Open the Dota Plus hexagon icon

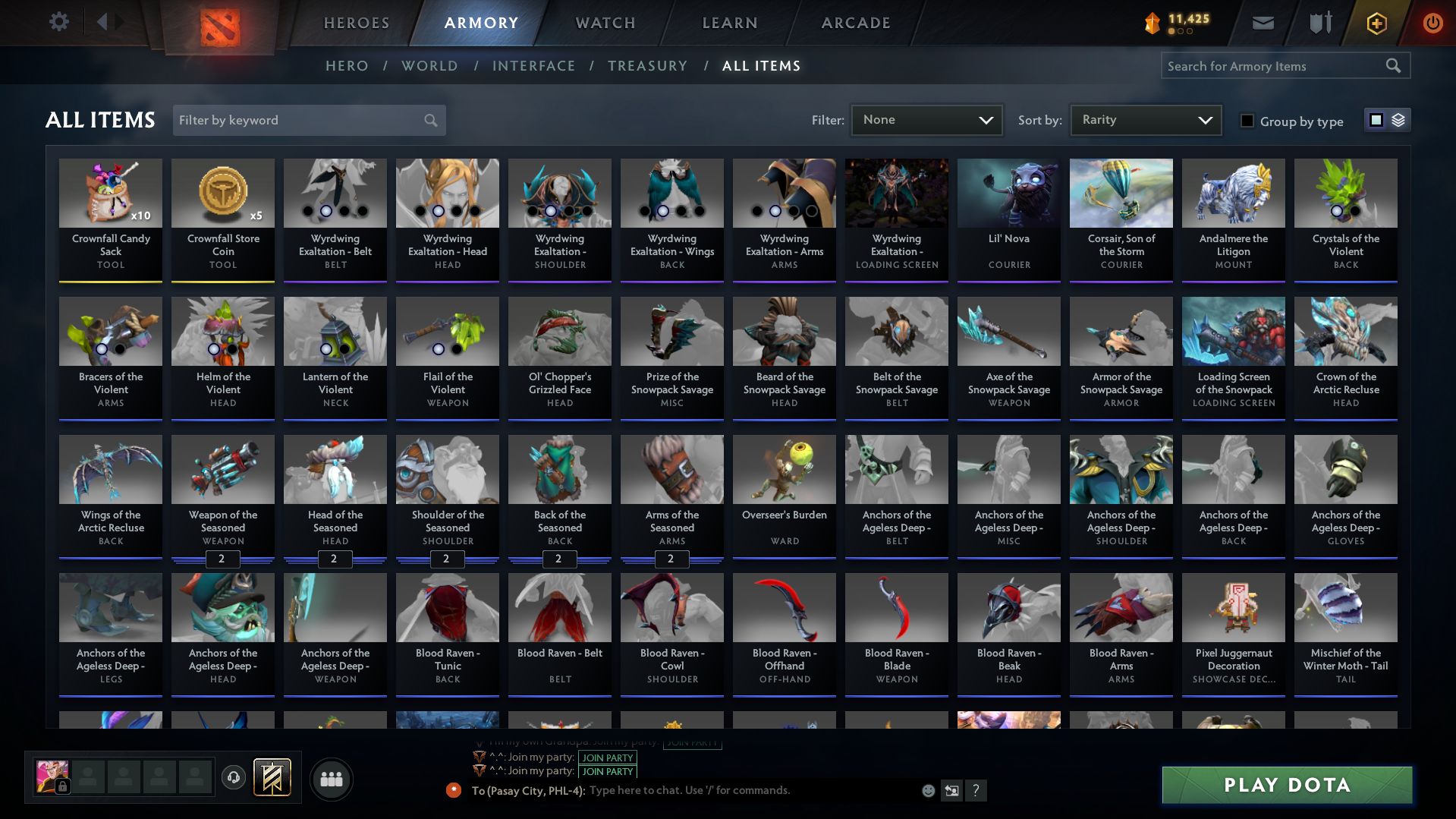(1376, 22)
